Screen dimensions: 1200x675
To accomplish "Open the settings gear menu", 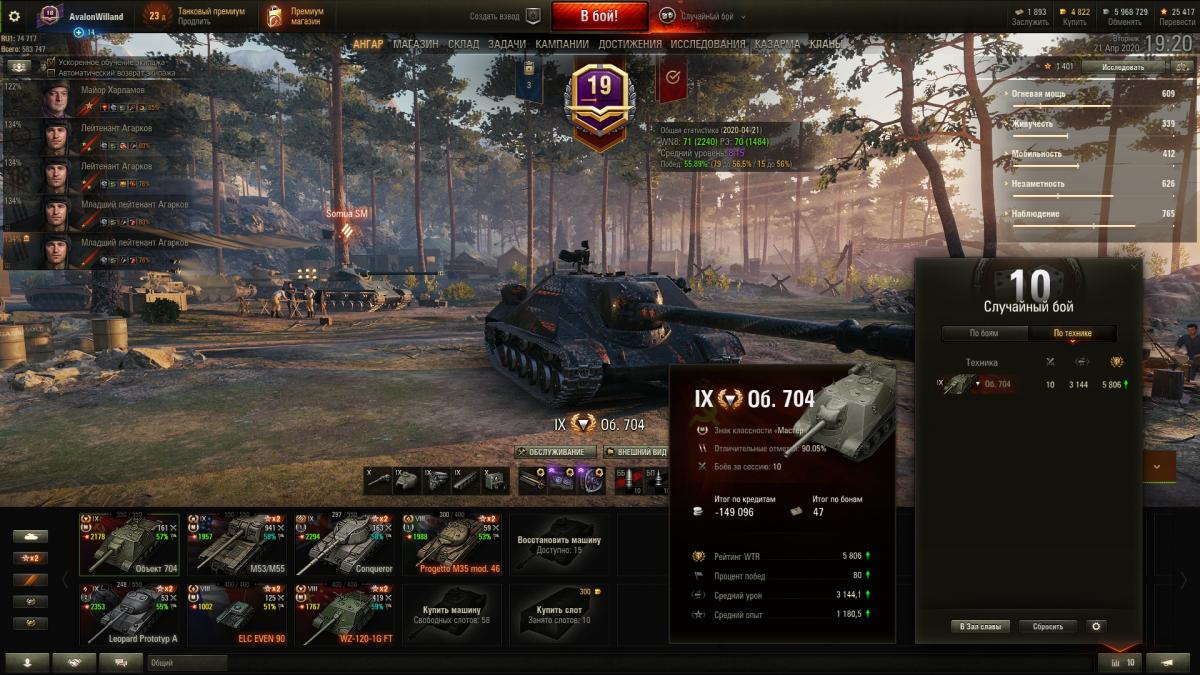I will tap(14, 16).
